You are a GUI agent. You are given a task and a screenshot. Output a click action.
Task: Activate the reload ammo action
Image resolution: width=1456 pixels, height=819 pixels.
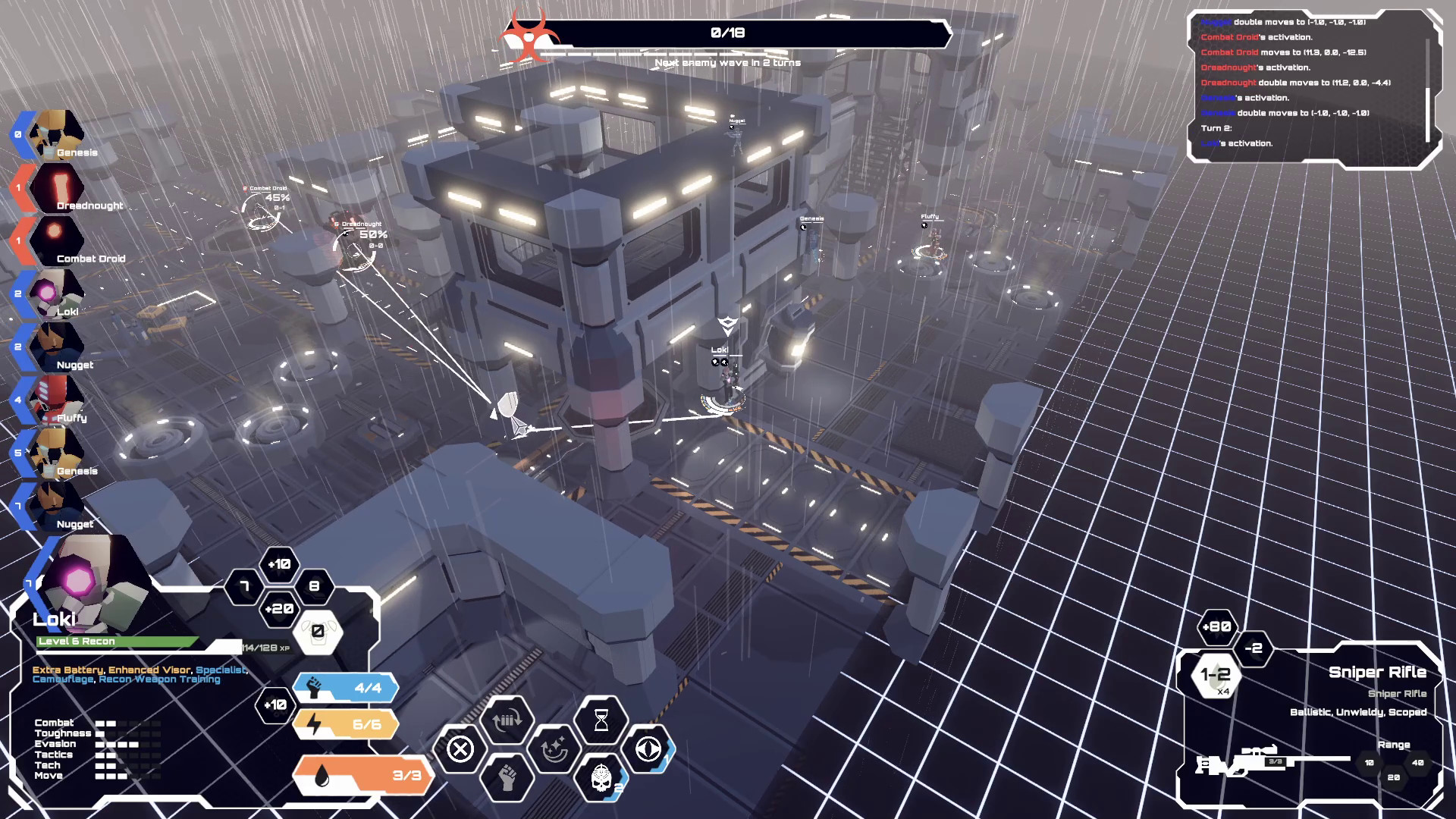pyautogui.click(x=507, y=720)
